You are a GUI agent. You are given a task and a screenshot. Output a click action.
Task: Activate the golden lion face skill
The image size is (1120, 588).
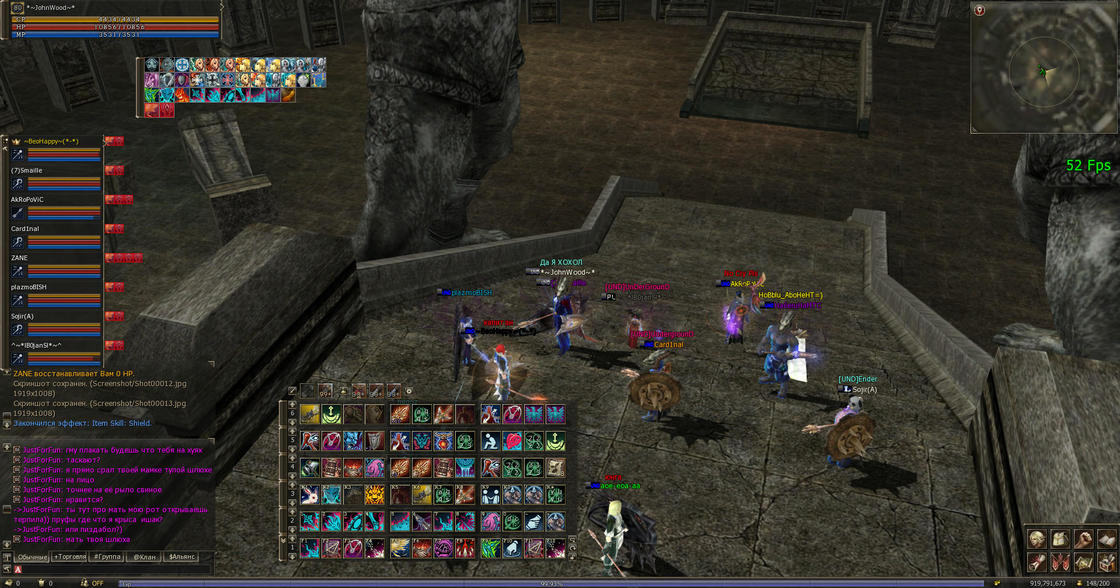pyautogui.click(x=375, y=494)
